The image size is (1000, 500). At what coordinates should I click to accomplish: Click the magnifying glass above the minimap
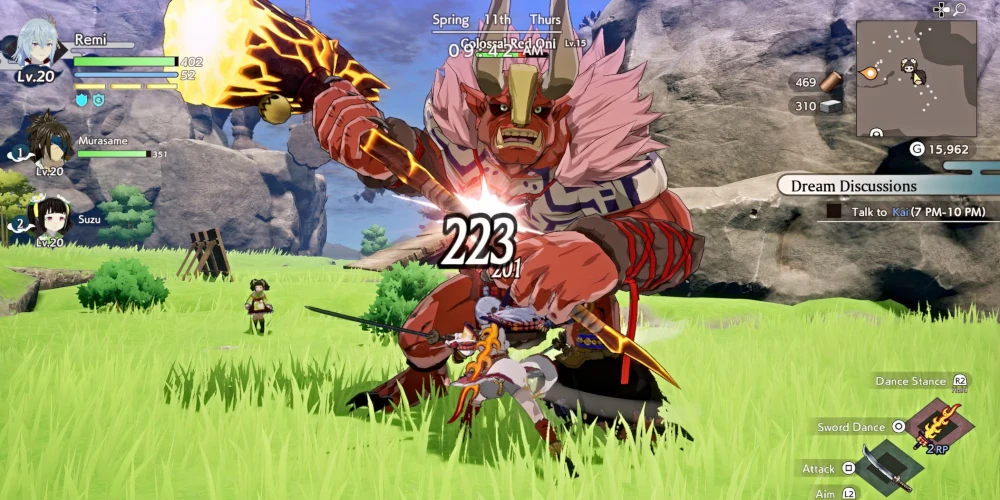point(959,10)
